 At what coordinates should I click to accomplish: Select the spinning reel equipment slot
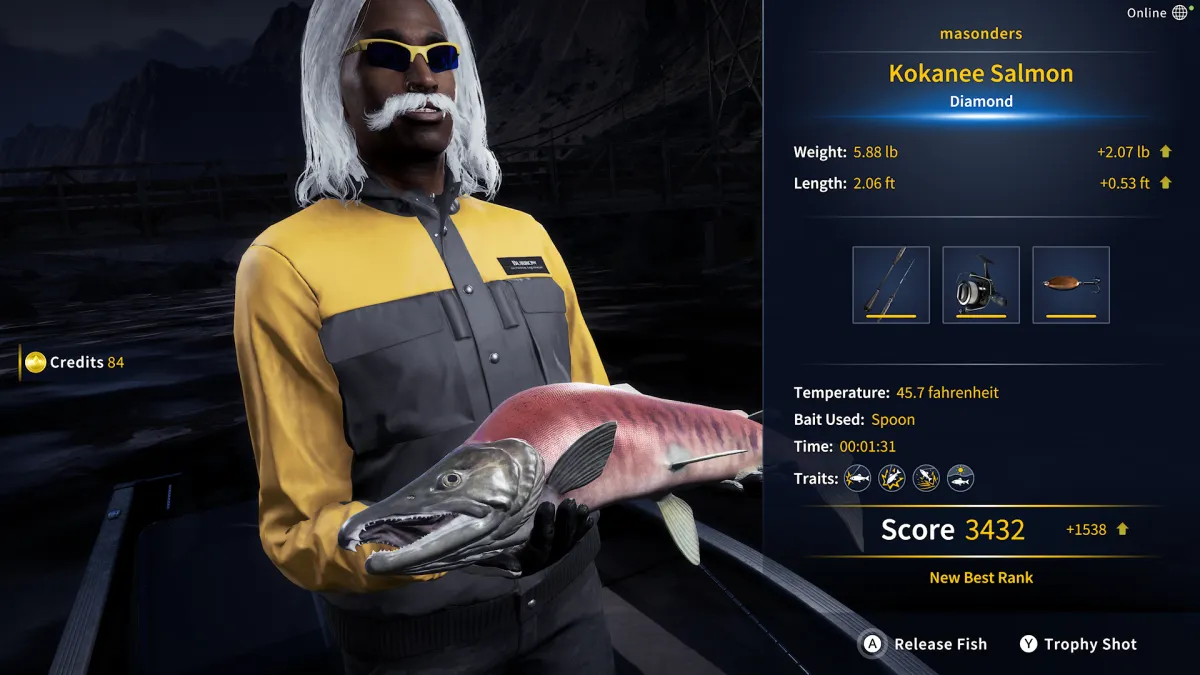[980, 285]
